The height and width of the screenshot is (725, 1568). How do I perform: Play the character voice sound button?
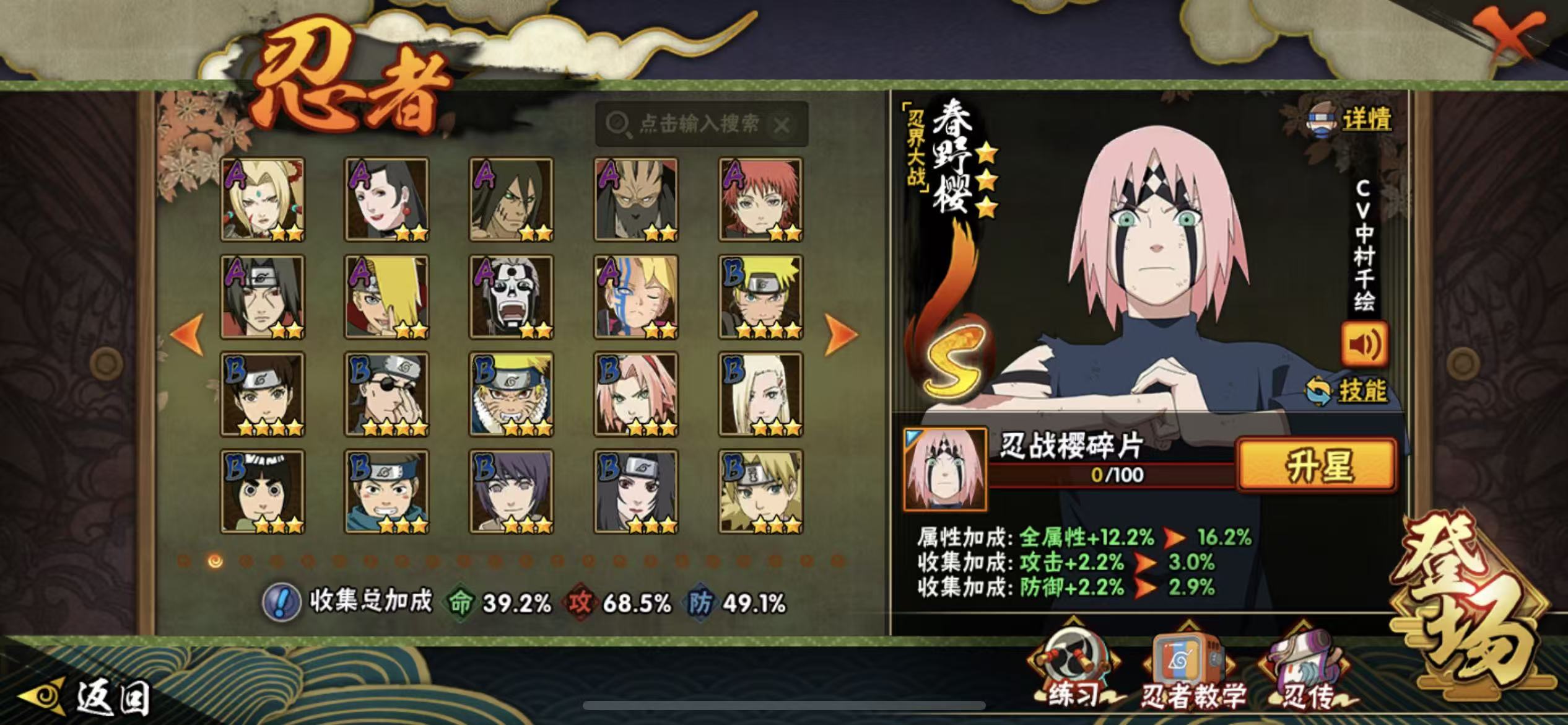(1364, 344)
